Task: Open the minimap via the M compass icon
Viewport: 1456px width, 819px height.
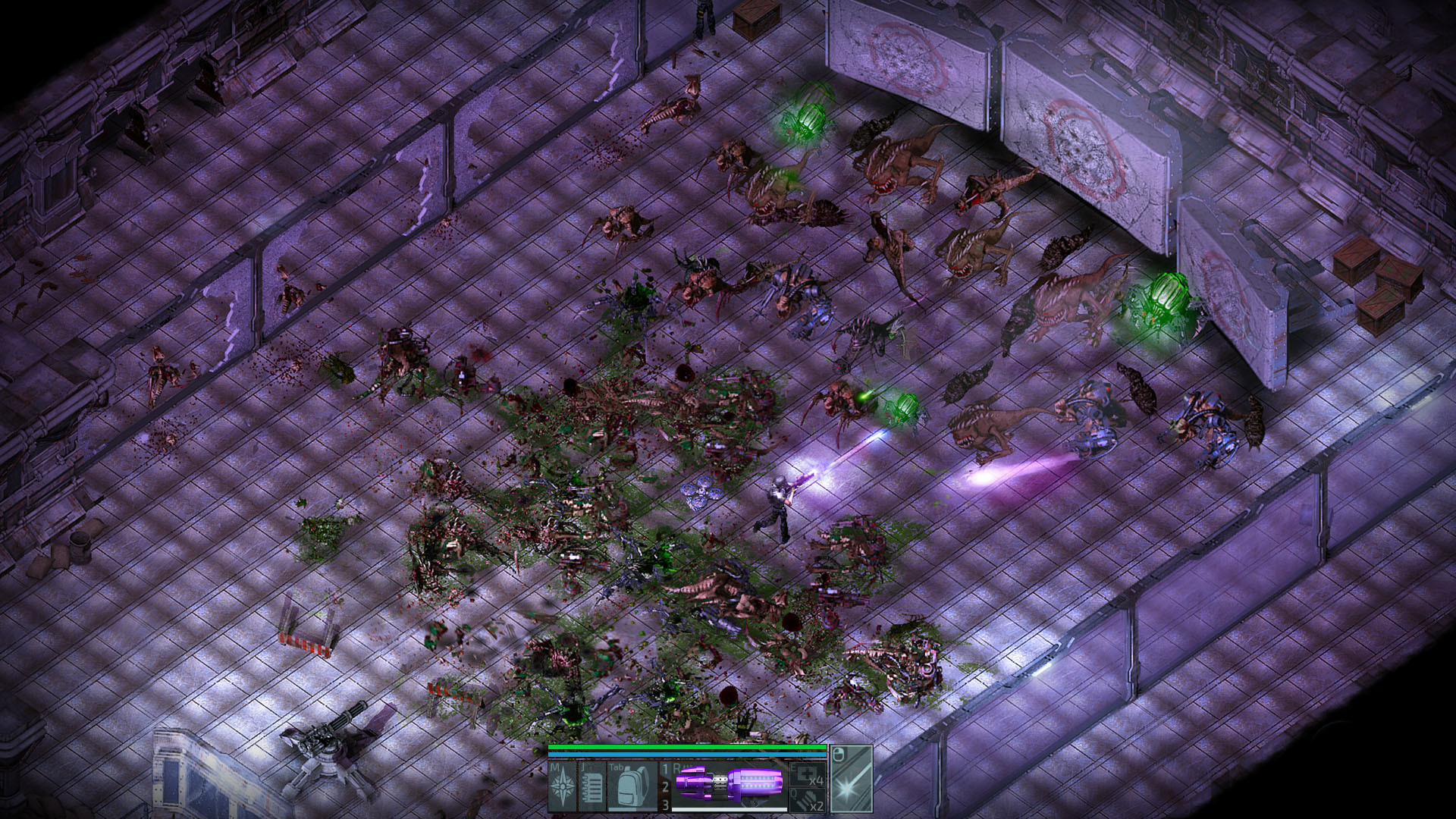Action: [561, 785]
